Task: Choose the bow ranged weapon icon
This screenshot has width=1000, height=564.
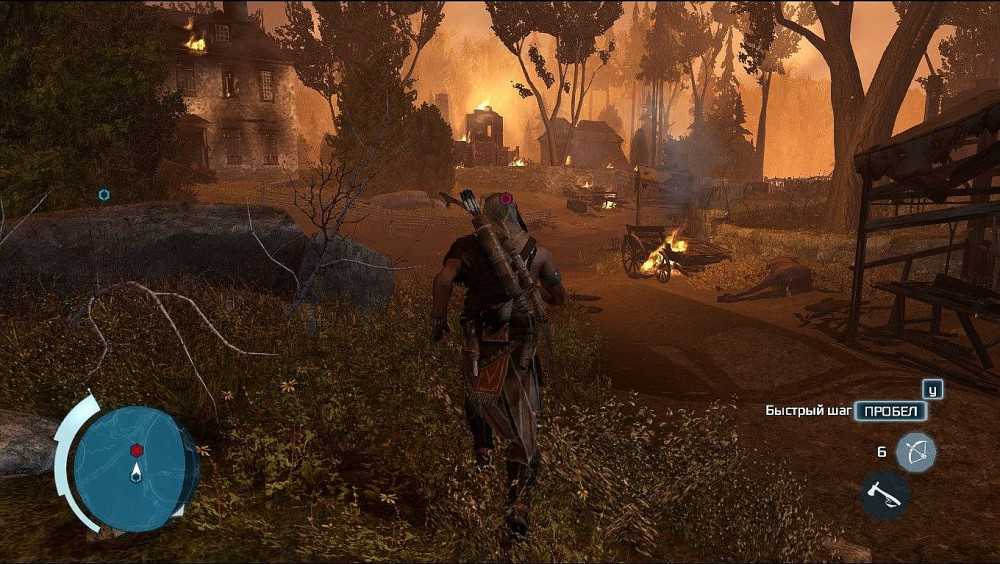Action: [x=915, y=452]
